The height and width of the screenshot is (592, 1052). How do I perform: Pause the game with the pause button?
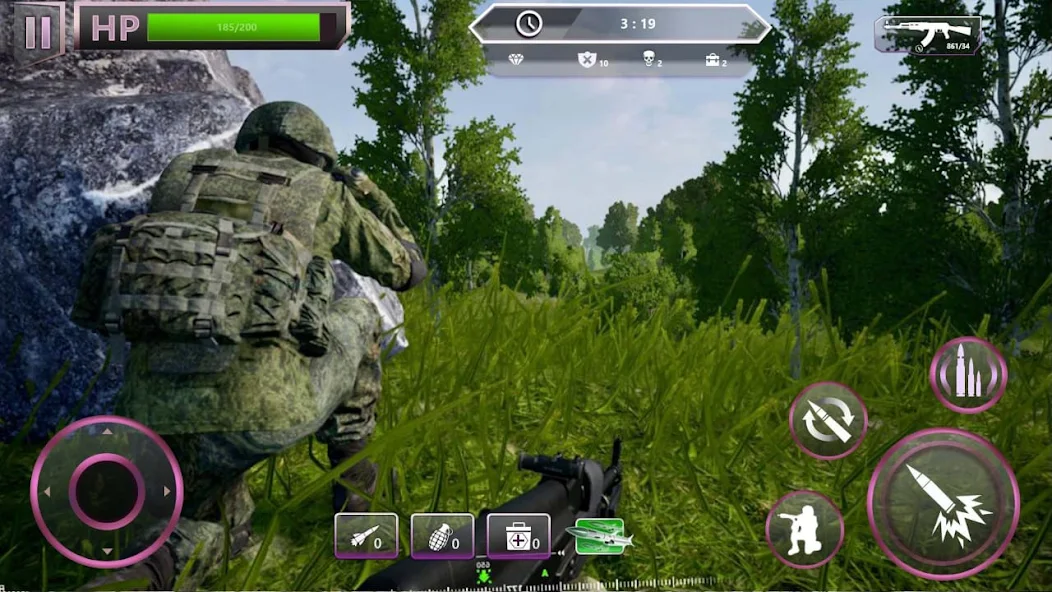click(38, 31)
